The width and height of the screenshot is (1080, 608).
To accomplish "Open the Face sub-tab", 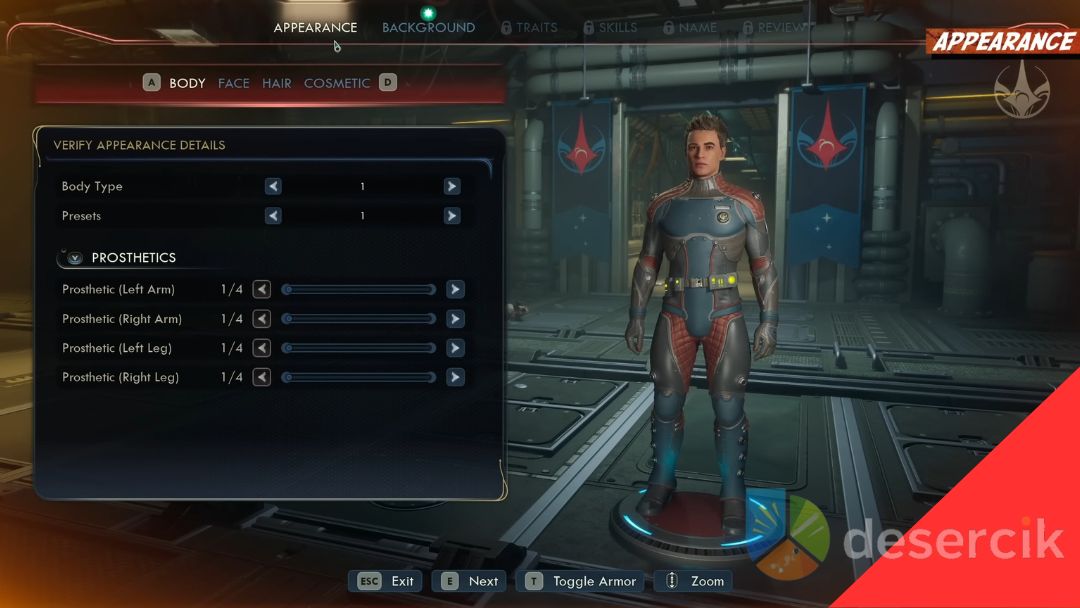I will (x=234, y=83).
